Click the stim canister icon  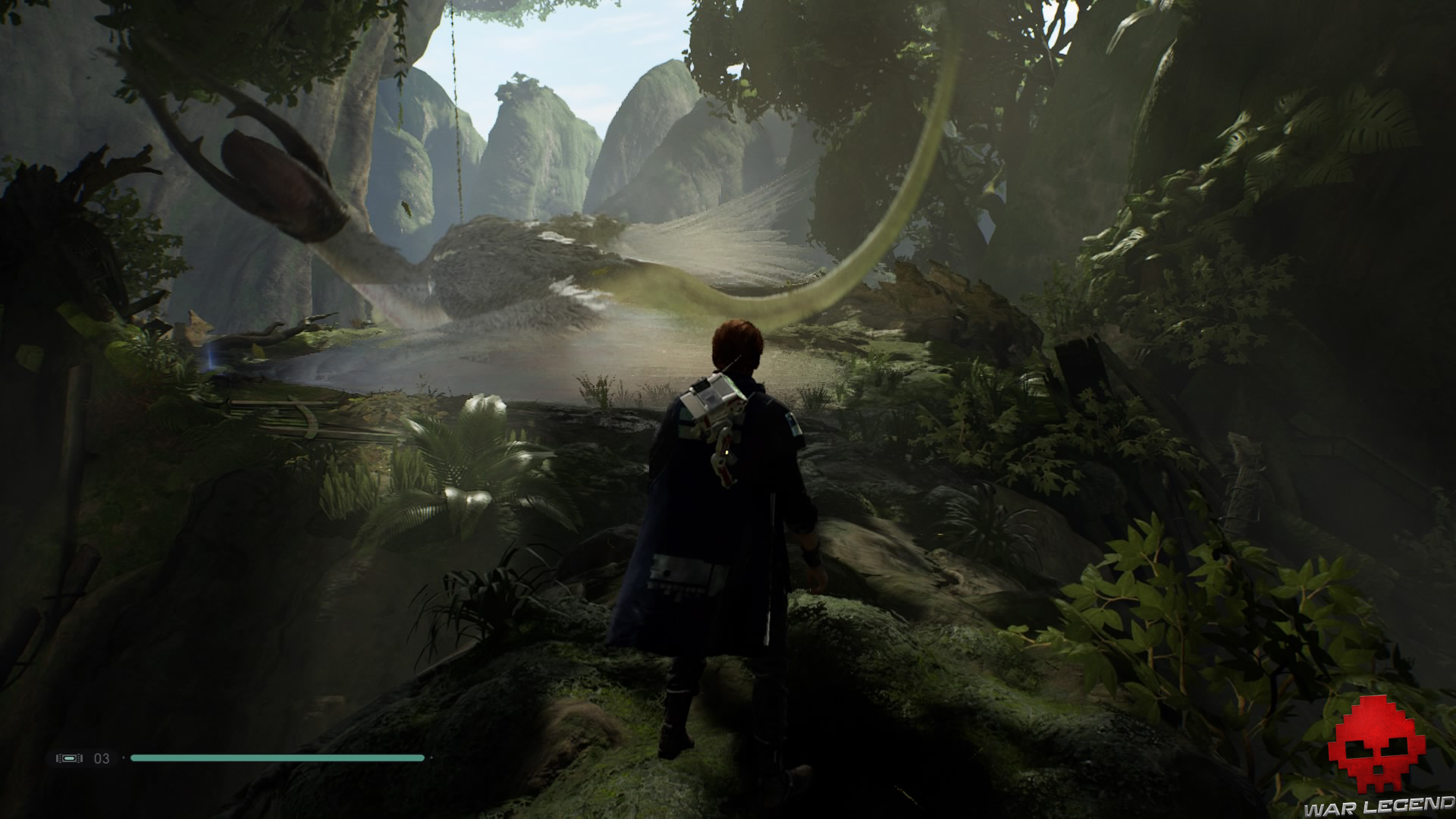click(69, 758)
